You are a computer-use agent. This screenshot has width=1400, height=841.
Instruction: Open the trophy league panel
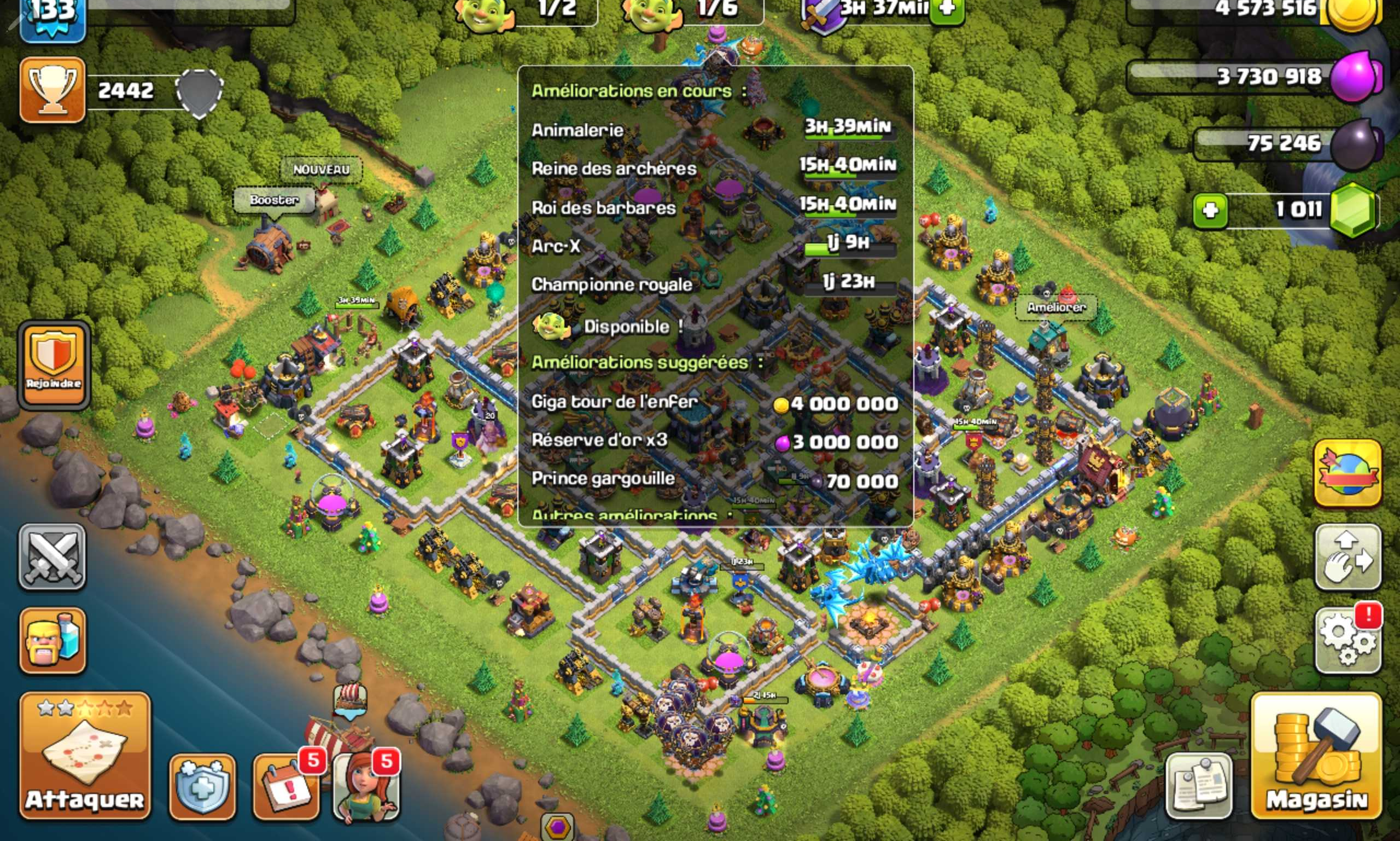pyautogui.click(x=52, y=90)
